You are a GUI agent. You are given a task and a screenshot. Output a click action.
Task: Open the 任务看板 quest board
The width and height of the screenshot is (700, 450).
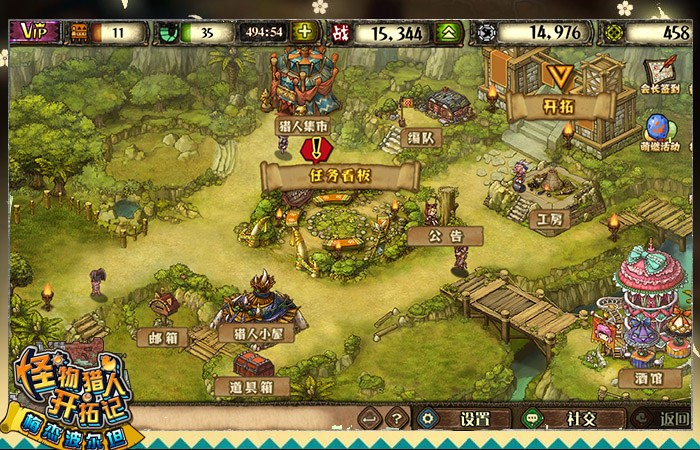(x=339, y=176)
